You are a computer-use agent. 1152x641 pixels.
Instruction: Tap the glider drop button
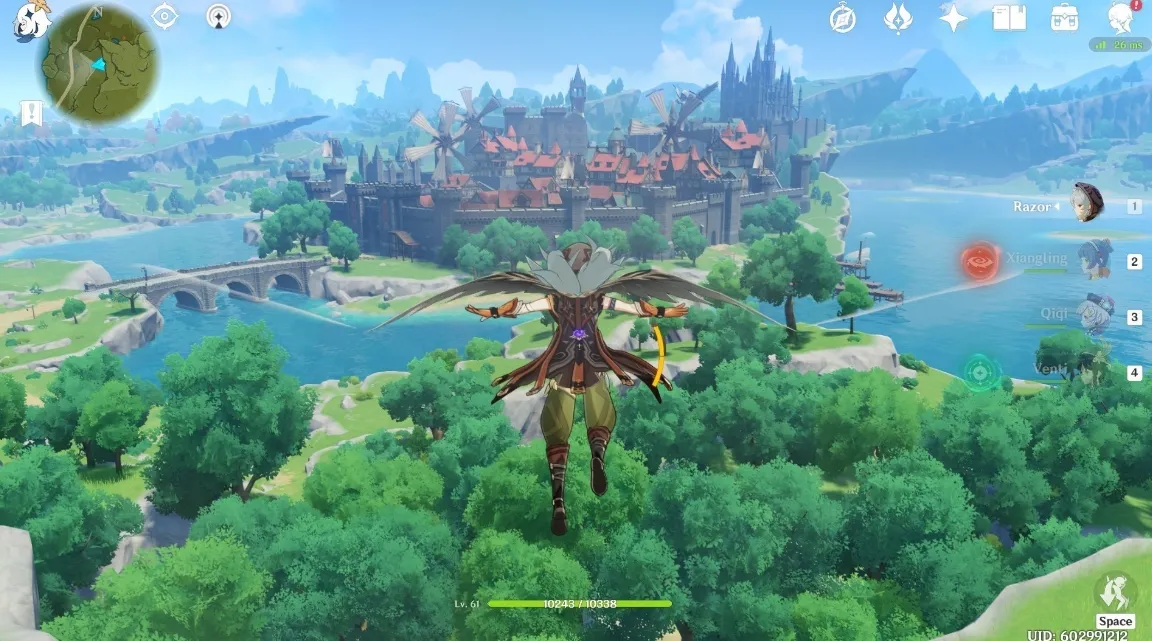(x=1114, y=592)
